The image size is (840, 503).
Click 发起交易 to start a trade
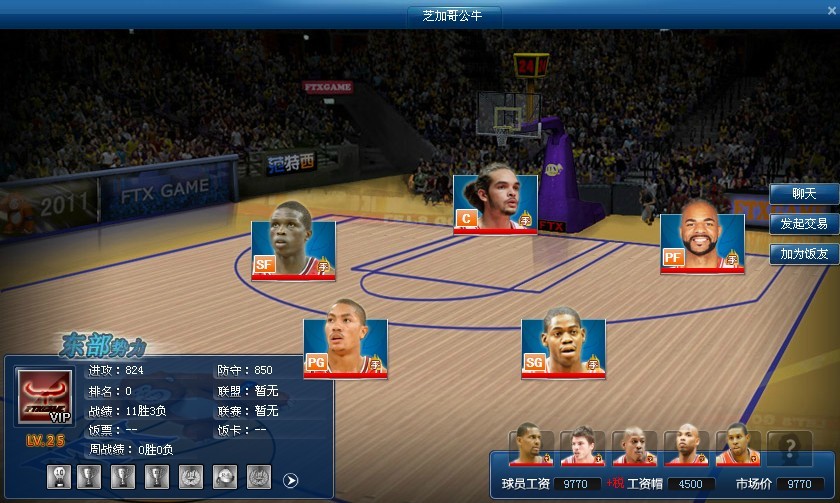coord(803,224)
